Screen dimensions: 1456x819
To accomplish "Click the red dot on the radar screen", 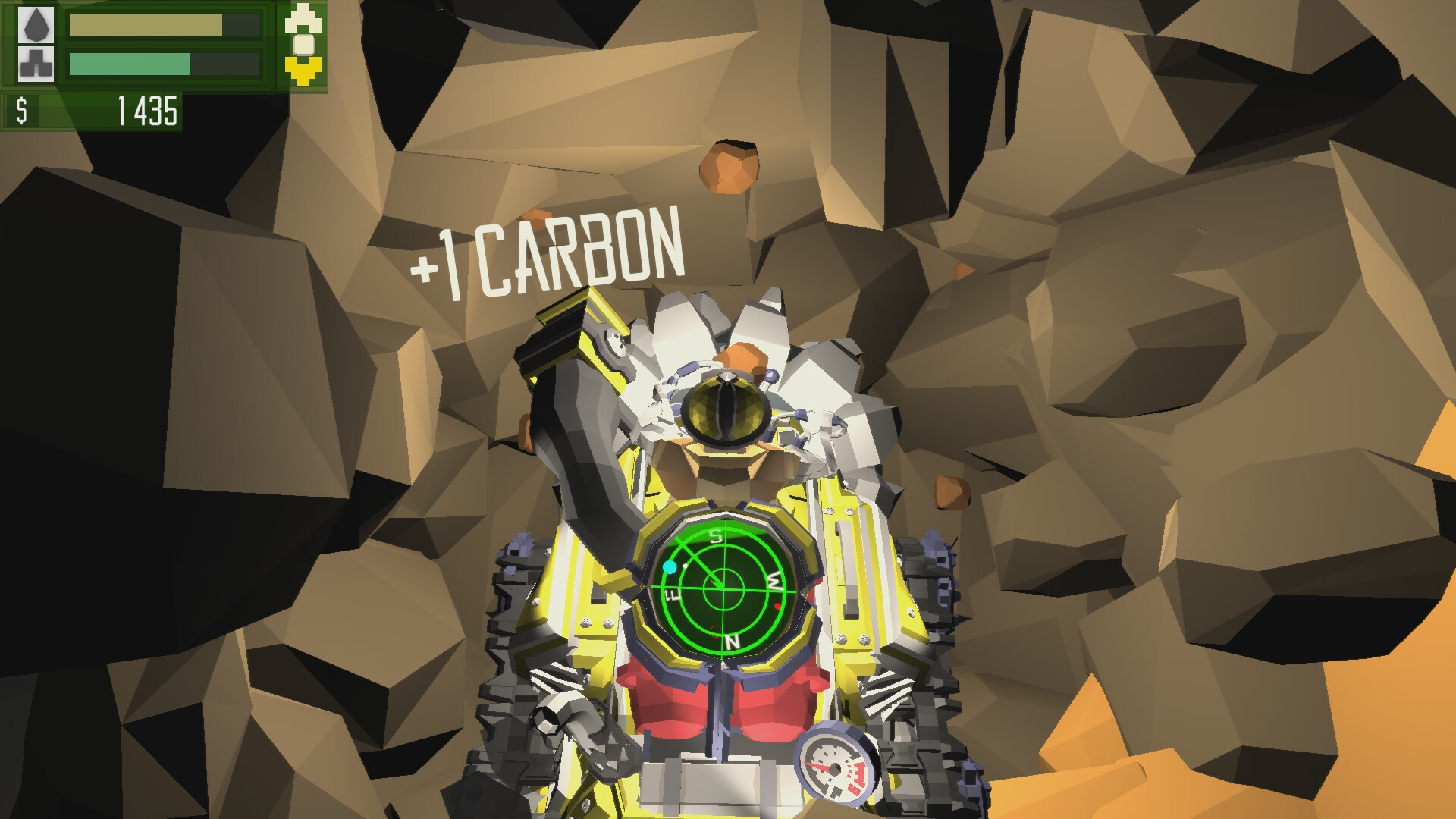I will point(777,606).
